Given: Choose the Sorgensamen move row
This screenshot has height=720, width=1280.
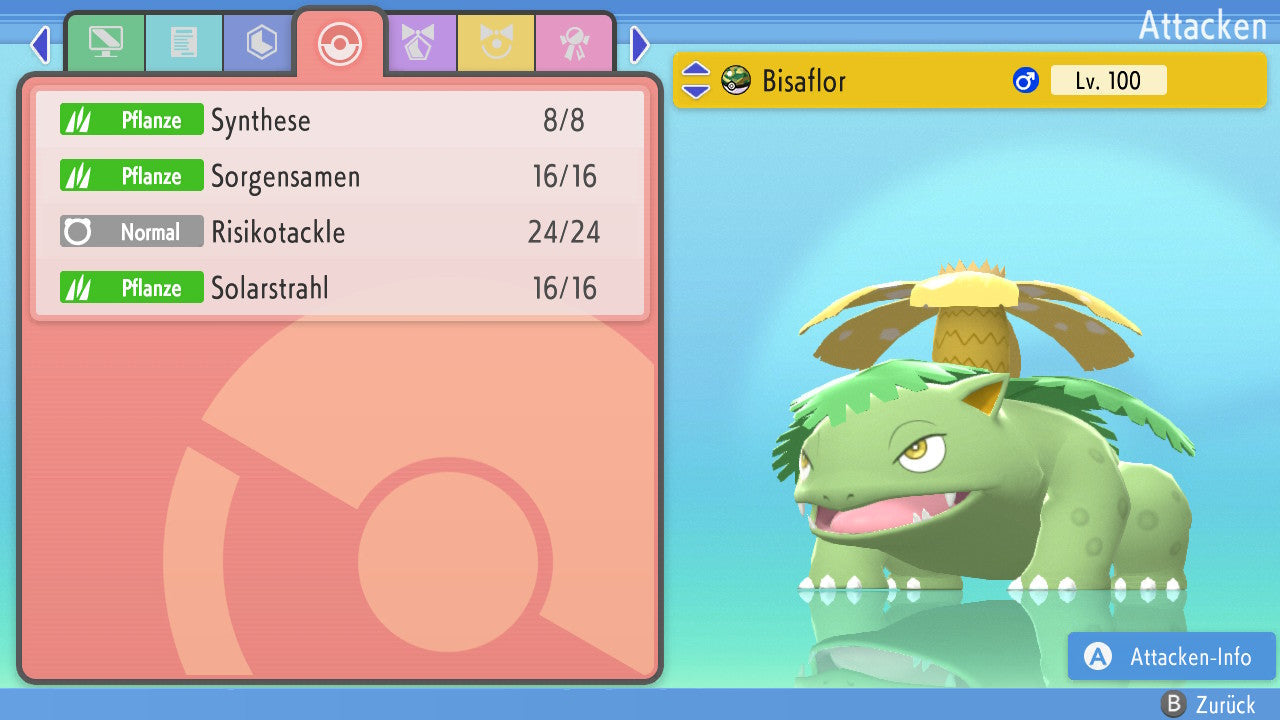Looking at the screenshot, I should coord(340,177).
